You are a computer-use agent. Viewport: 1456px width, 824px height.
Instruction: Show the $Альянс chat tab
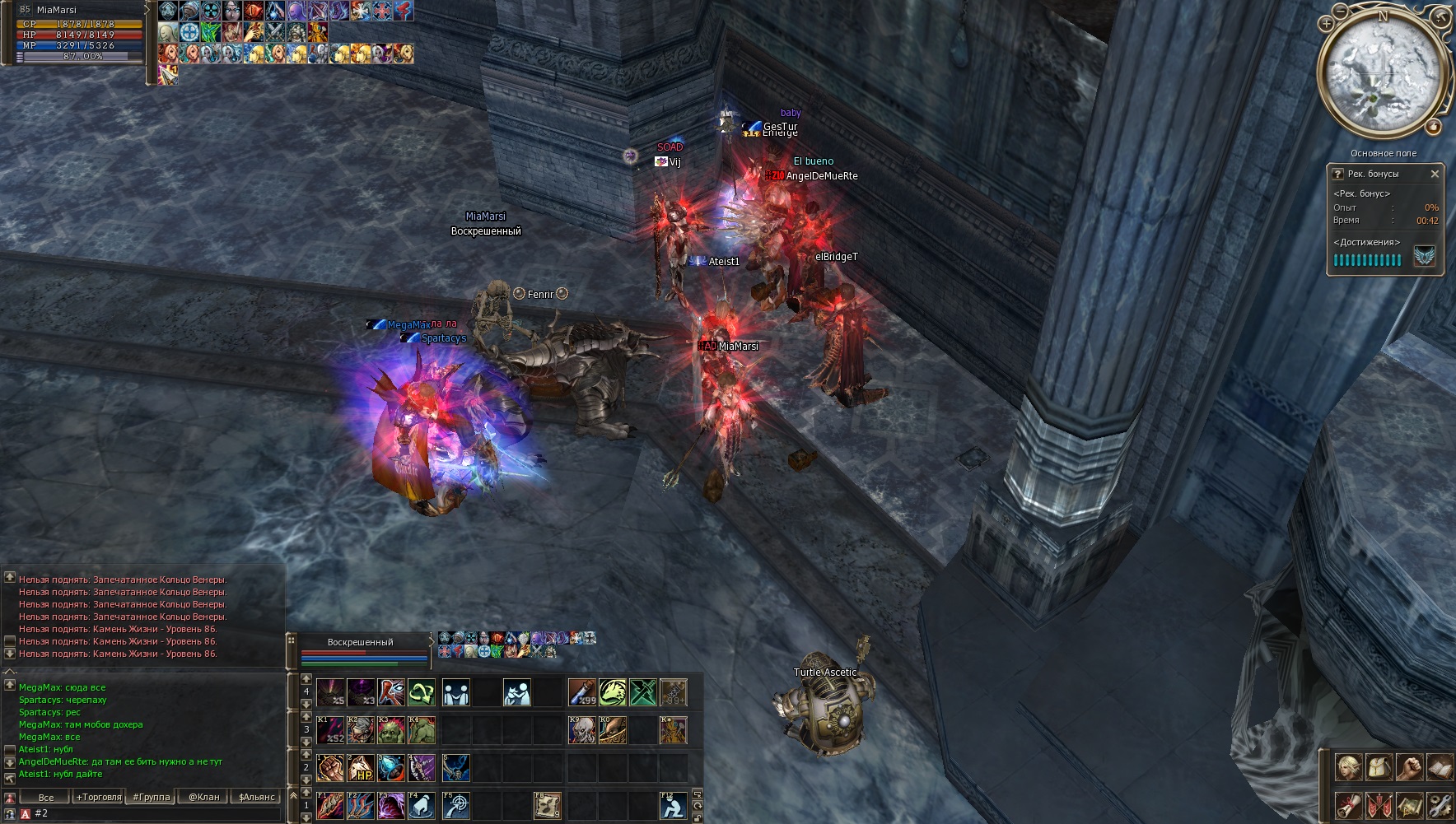256,797
